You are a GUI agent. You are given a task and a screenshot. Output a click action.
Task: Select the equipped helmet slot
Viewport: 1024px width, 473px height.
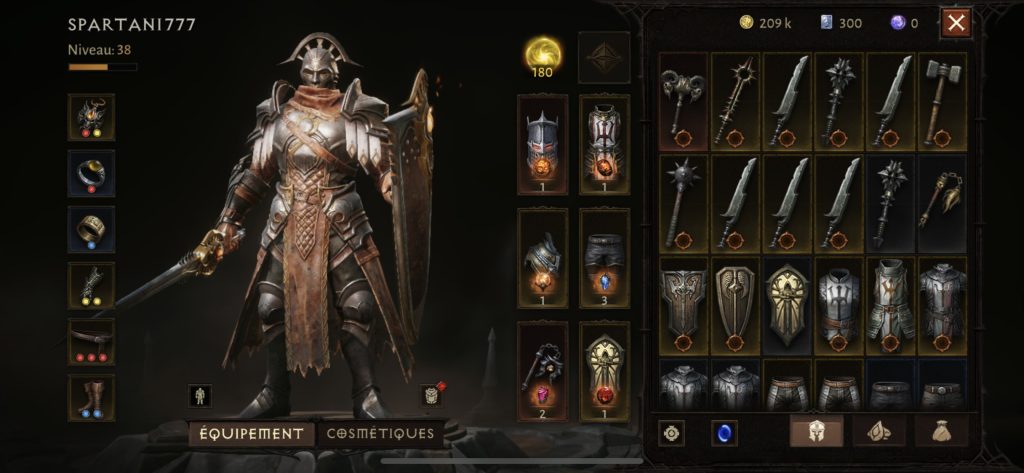pos(543,144)
